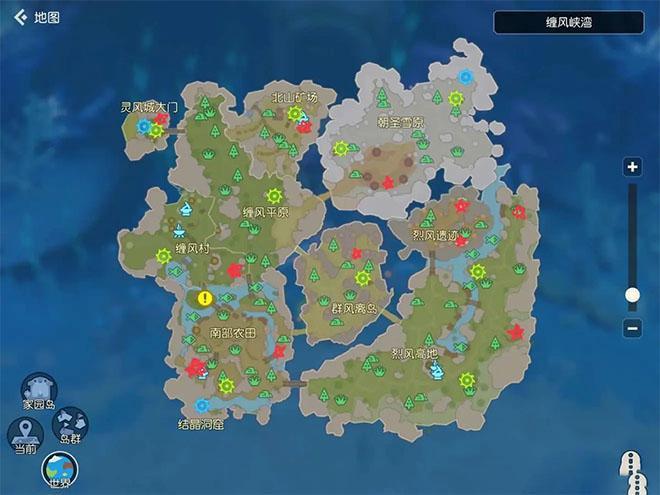The height and width of the screenshot is (495, 660).
Task: Select the yellow exclamation quest marker
Action: point(206,297)
